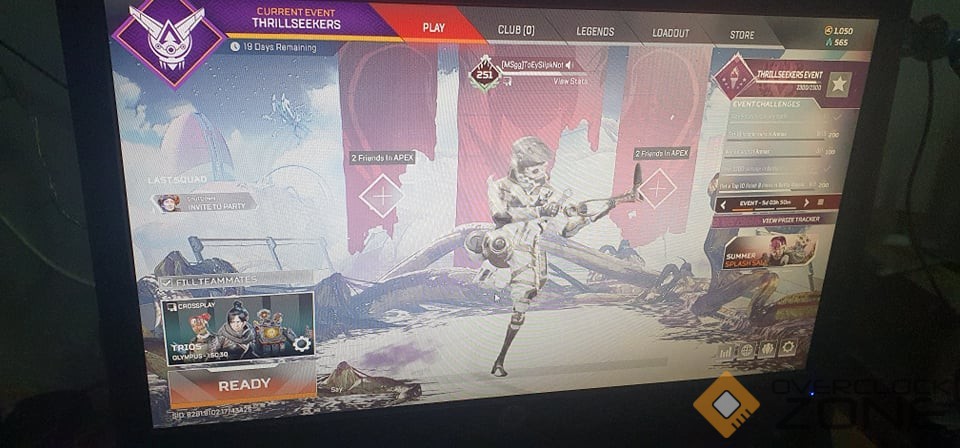
Task: Open the Trios game mode selector
Action: [x=238, y=328]
